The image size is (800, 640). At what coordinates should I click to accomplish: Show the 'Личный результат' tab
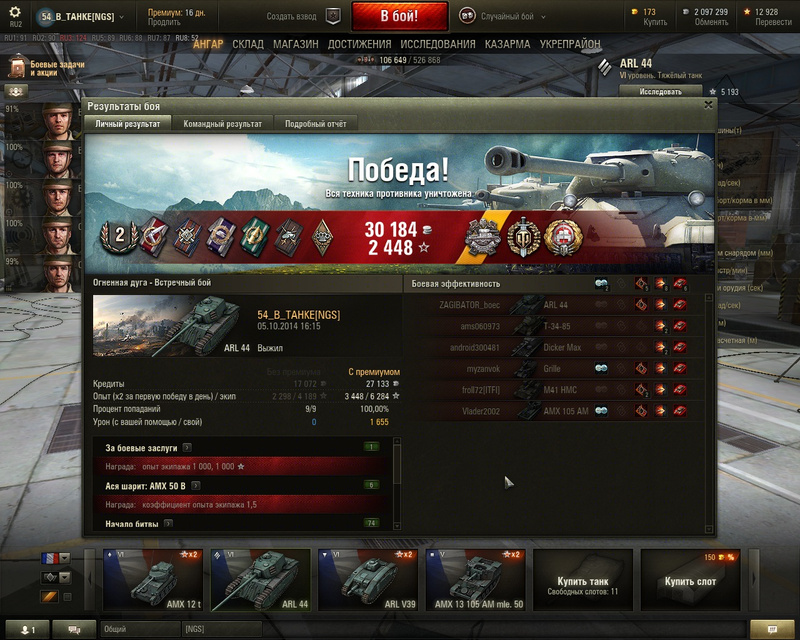128,124
